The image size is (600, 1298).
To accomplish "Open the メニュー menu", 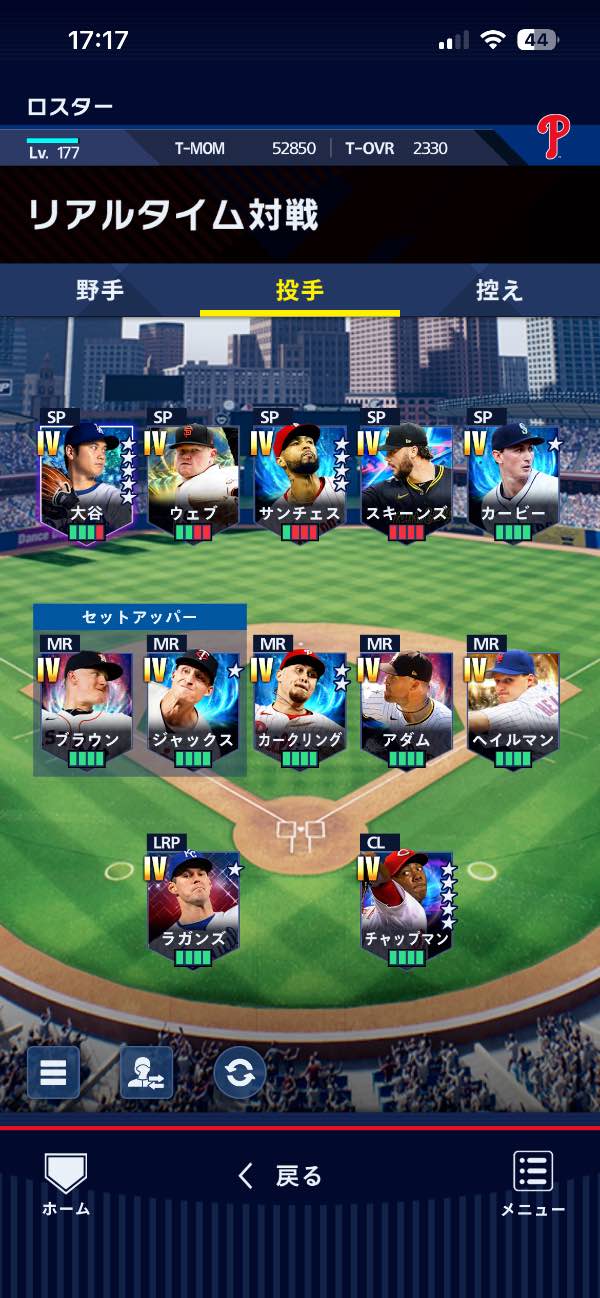I will 533,1184.
